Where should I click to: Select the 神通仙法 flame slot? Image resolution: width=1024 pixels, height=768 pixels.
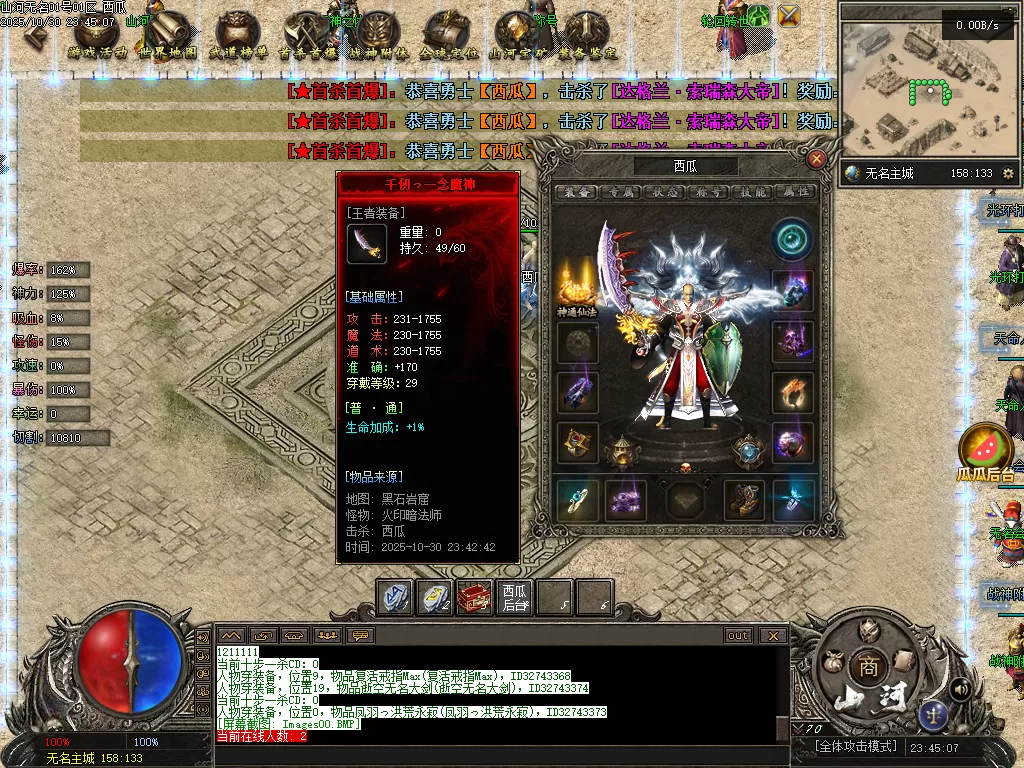[577, 285]
